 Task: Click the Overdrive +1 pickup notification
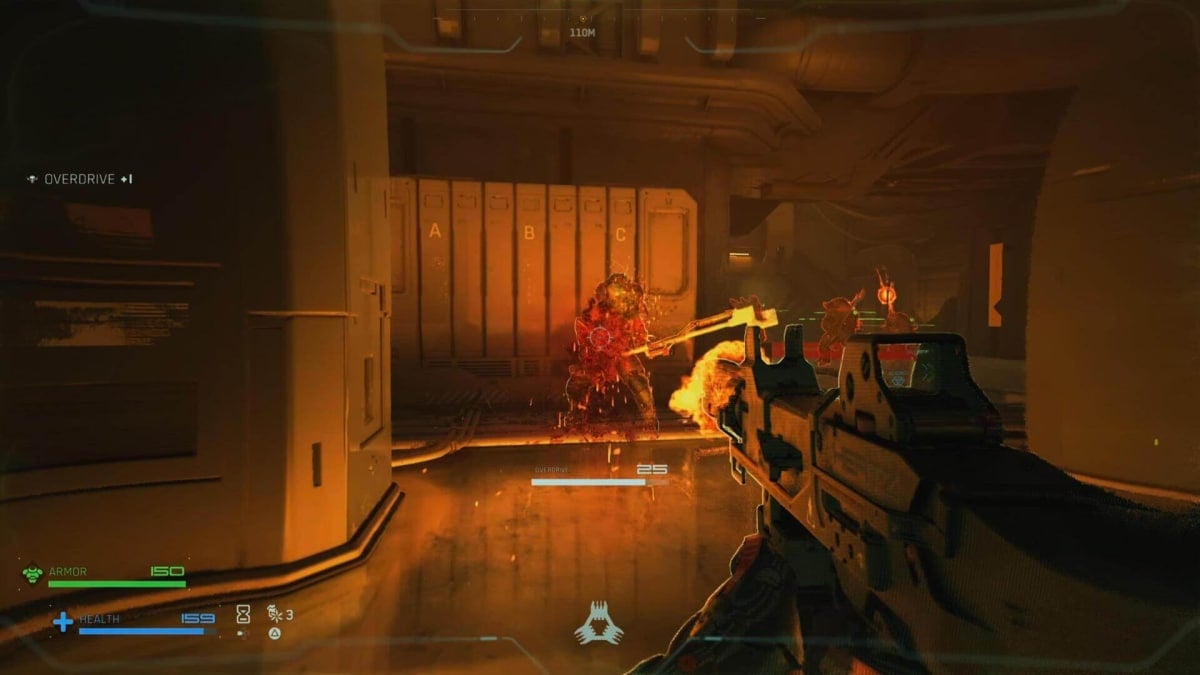[80, 179]
